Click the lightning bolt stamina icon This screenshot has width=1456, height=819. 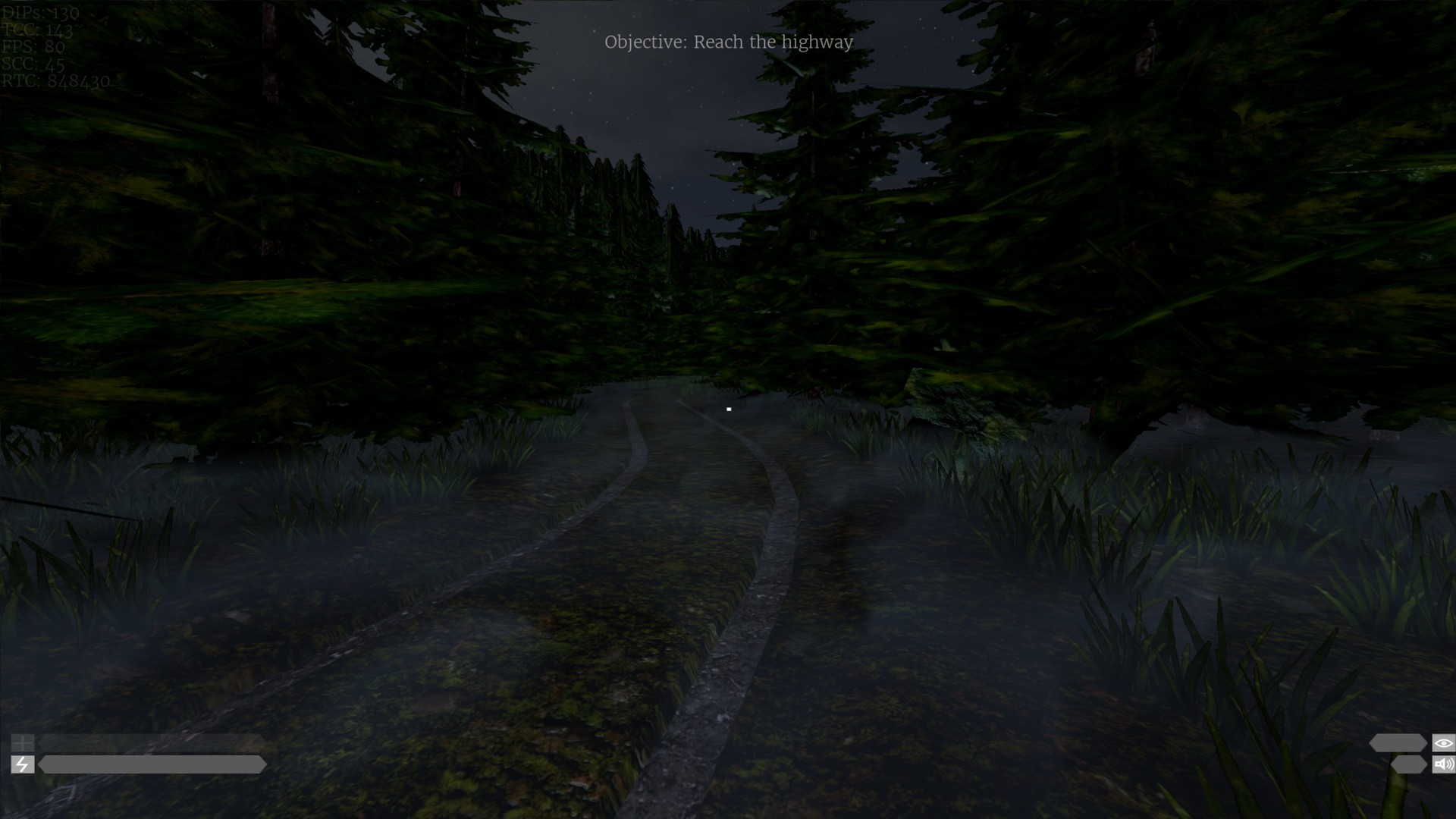point(22,764)
